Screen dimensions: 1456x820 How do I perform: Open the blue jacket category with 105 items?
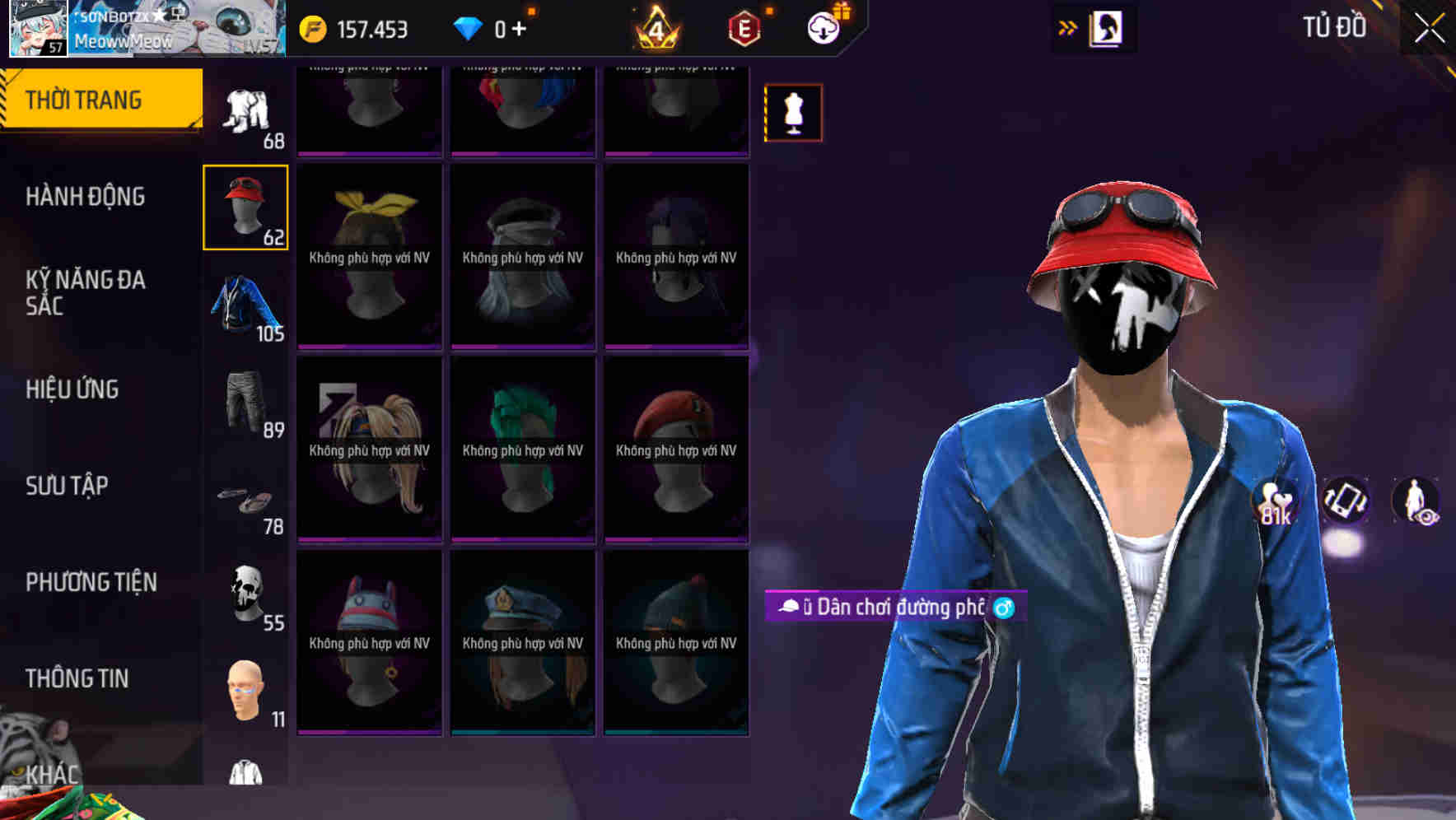244,309
